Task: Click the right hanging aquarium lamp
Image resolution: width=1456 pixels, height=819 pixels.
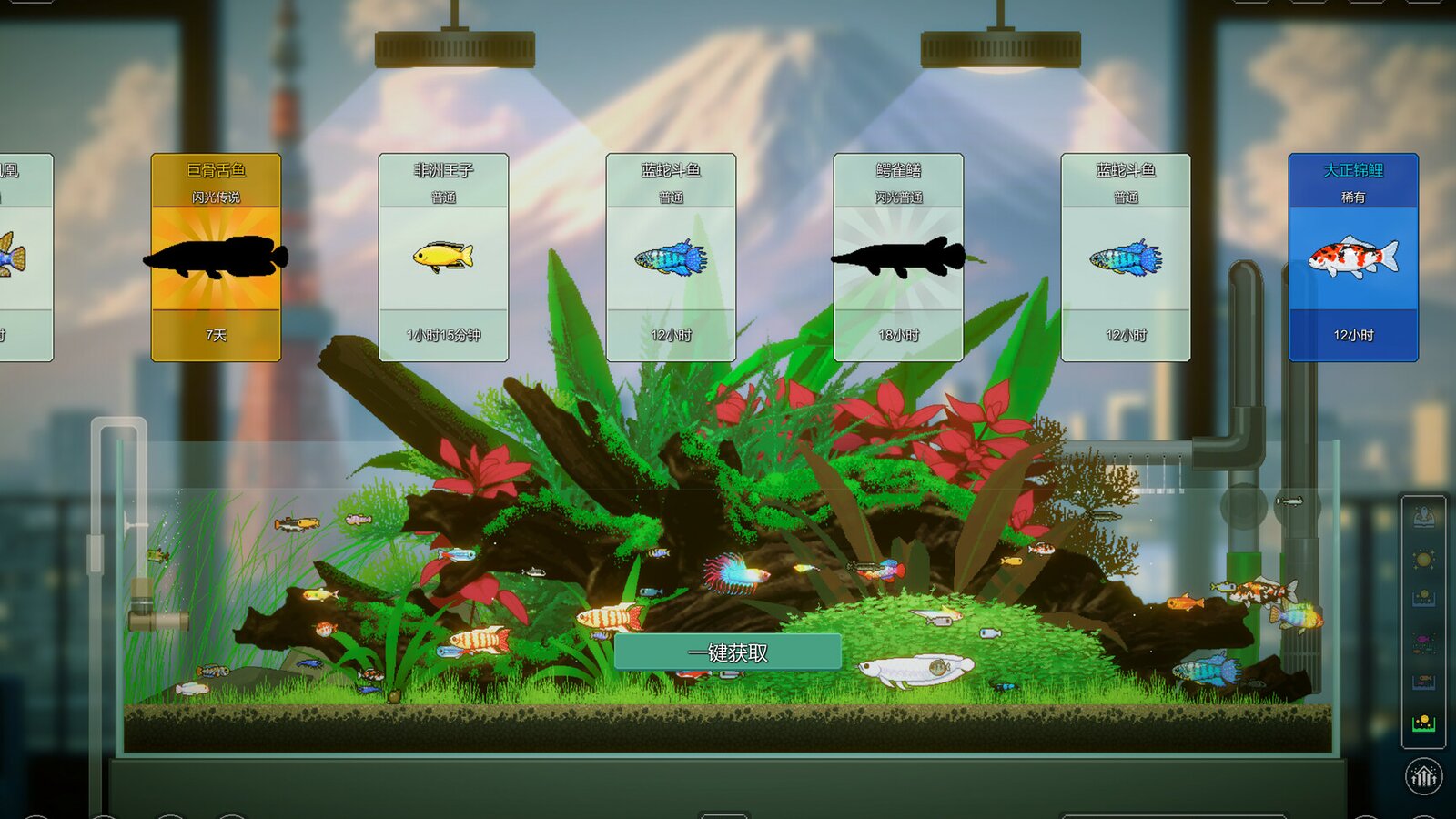Action: (998, 50)
